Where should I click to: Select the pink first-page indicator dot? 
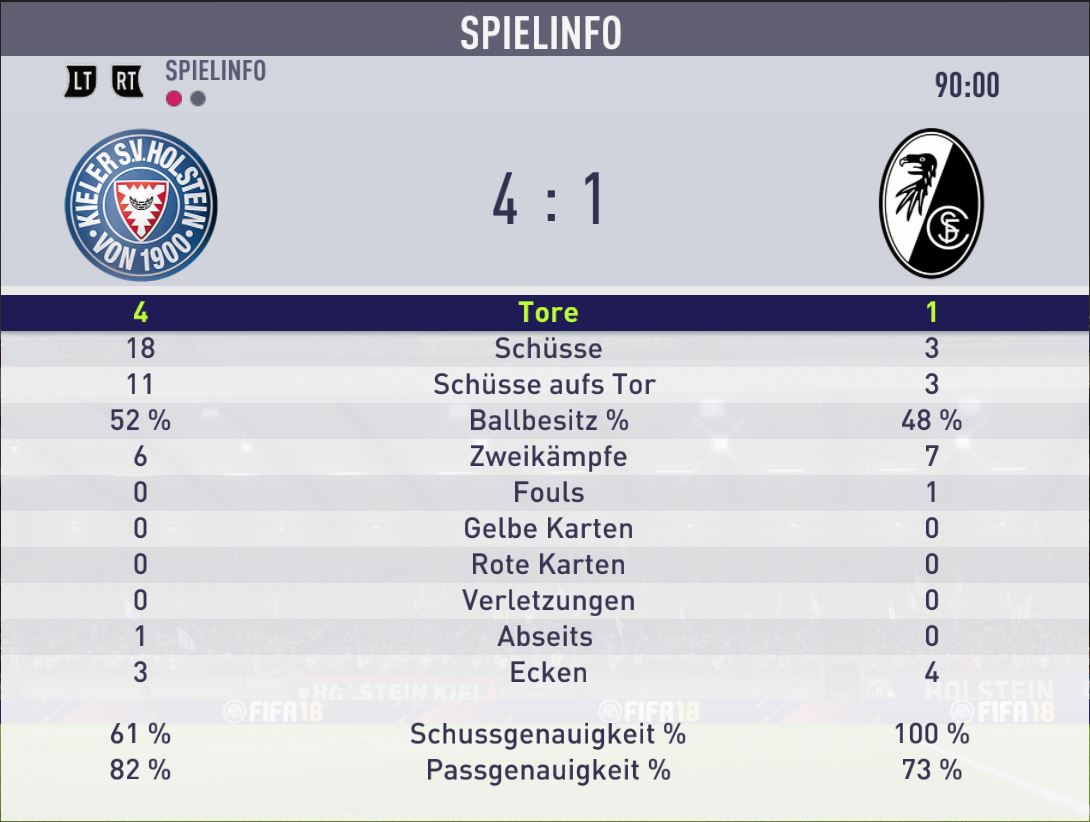point(174,99)
